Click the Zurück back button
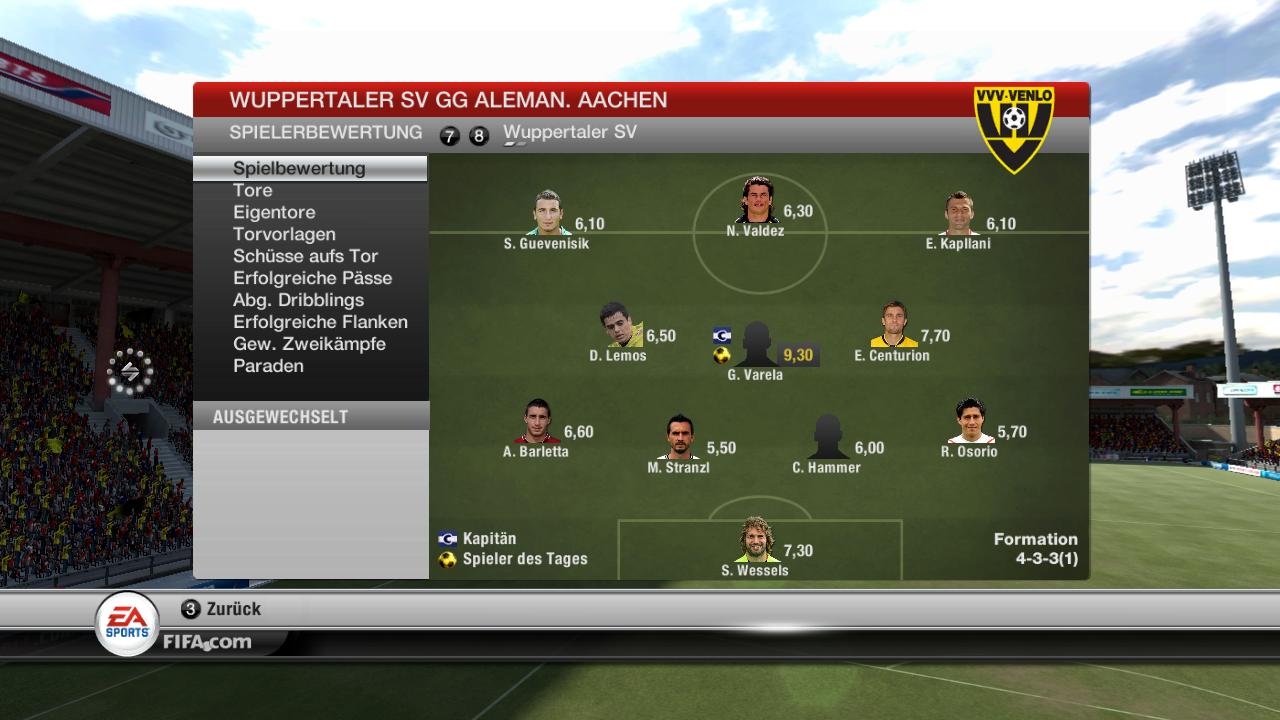The width and height of the screenshot is (1280, 720). coord(222,609)
